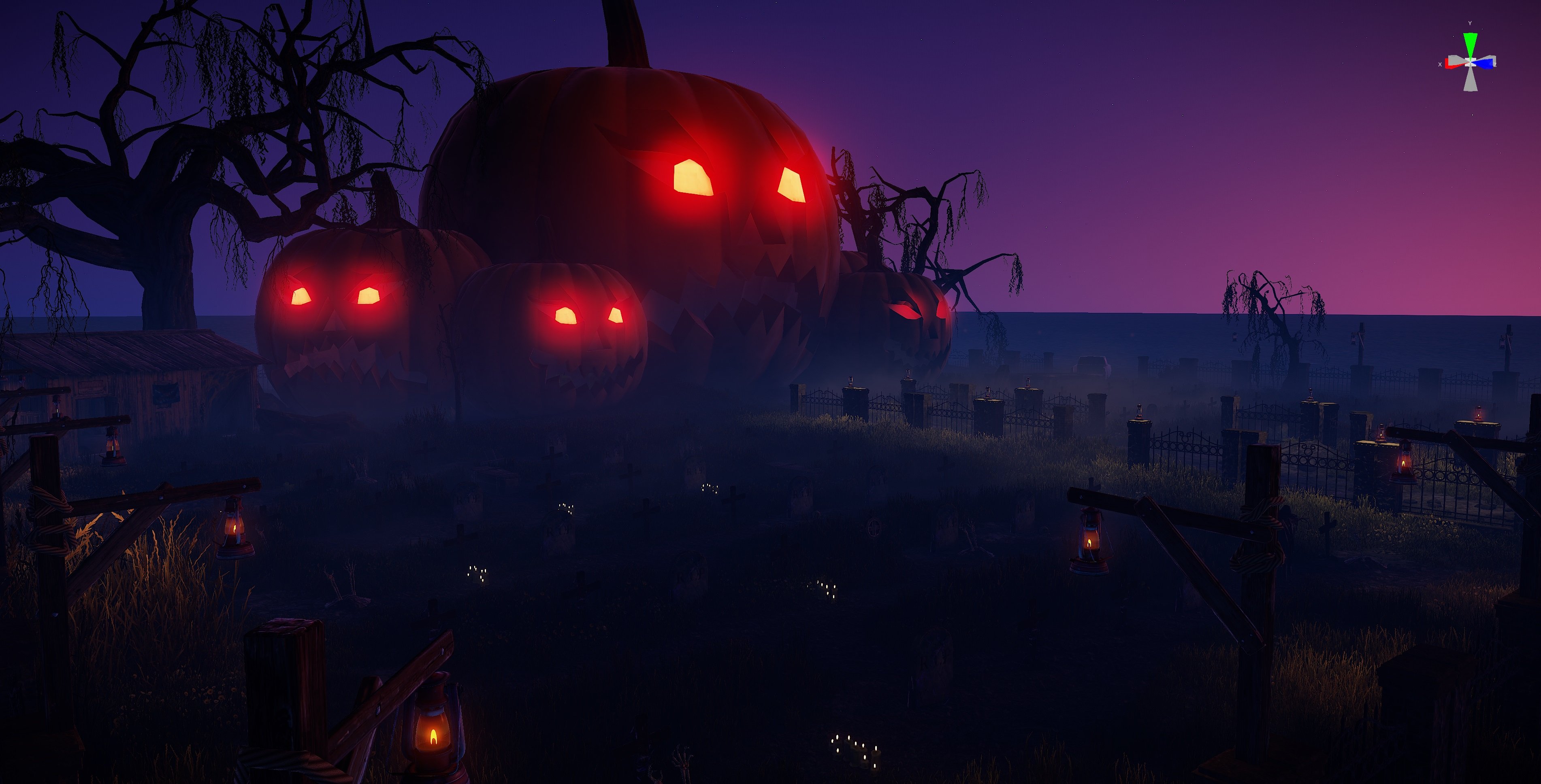Click the Z label beside the gizmo

pyautogui.click(x=1496, y=65)
